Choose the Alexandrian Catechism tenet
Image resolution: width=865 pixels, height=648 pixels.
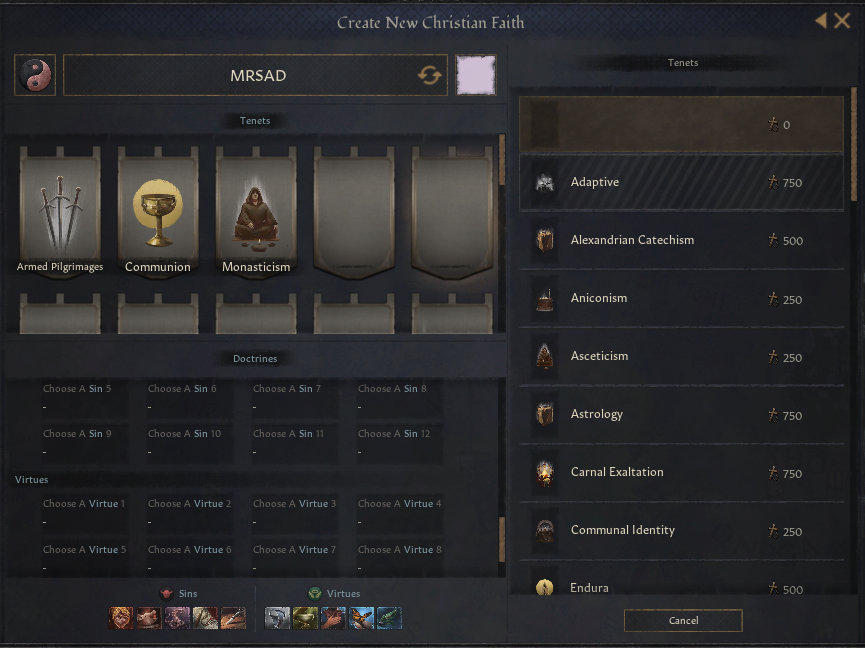(x=681, y=240)
